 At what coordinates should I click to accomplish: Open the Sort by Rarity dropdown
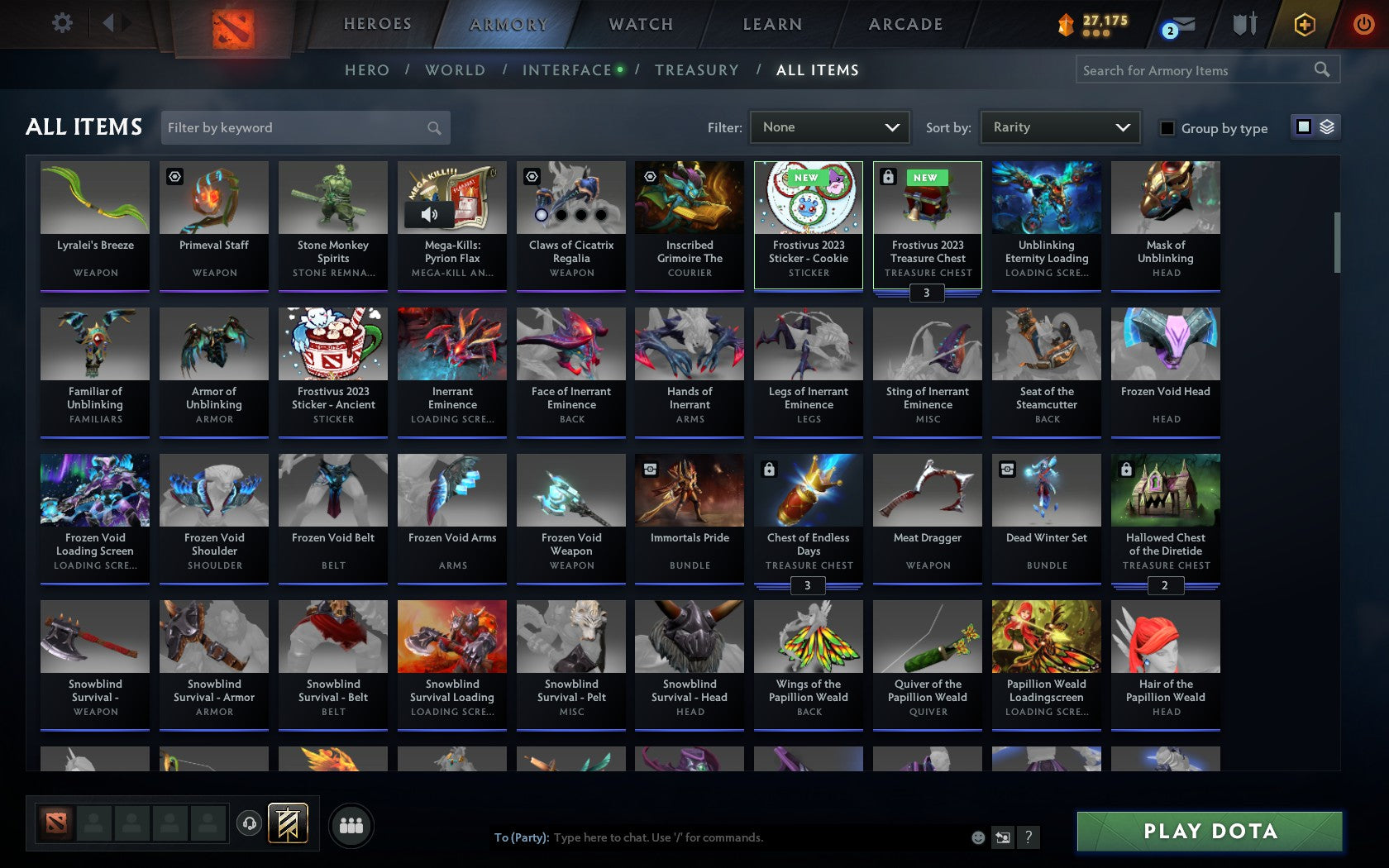tap(1059, 127)
